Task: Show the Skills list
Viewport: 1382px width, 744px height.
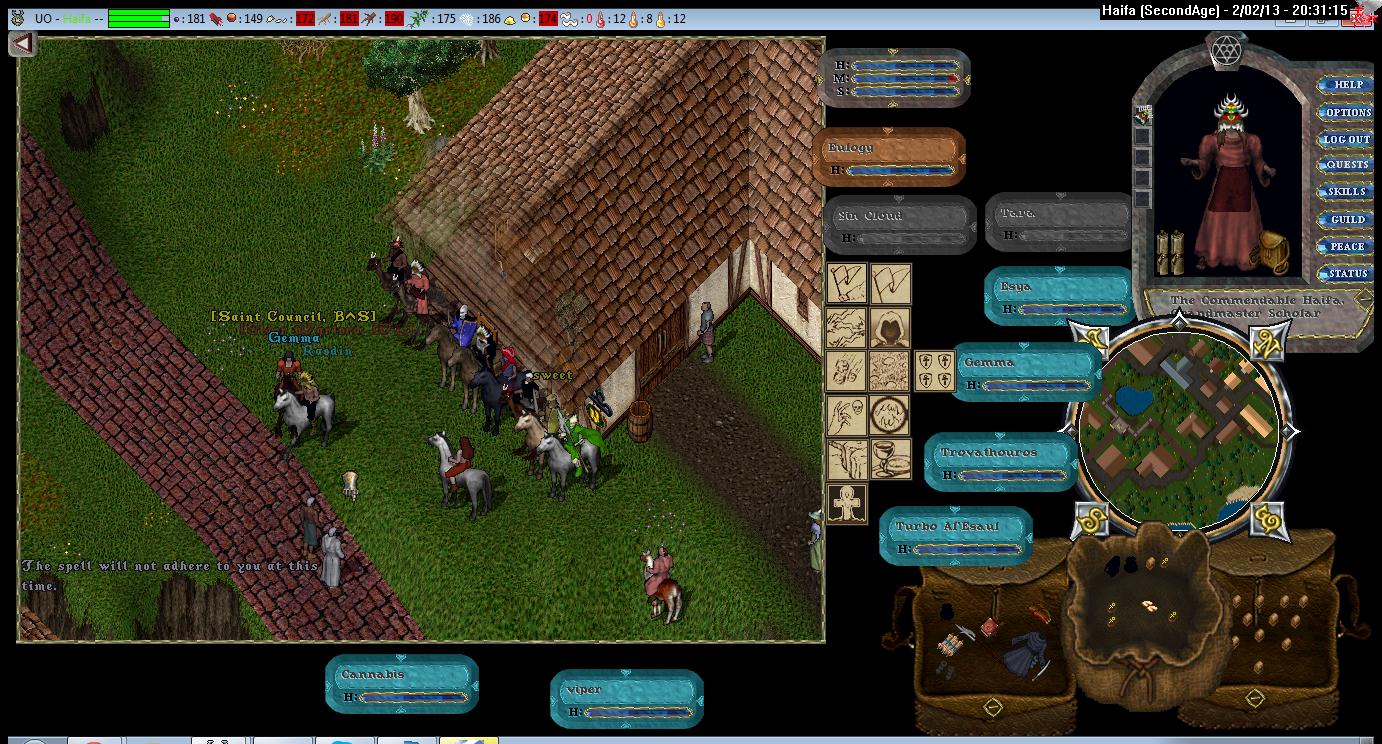Action: (x=1347, y=192)
